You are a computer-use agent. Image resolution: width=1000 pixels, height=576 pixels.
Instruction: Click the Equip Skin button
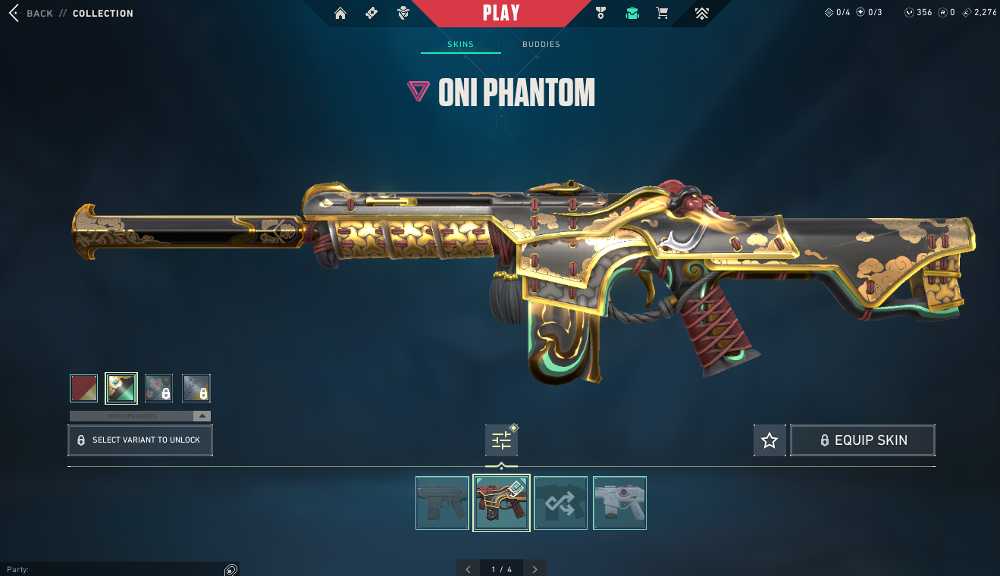coord(862,440)
